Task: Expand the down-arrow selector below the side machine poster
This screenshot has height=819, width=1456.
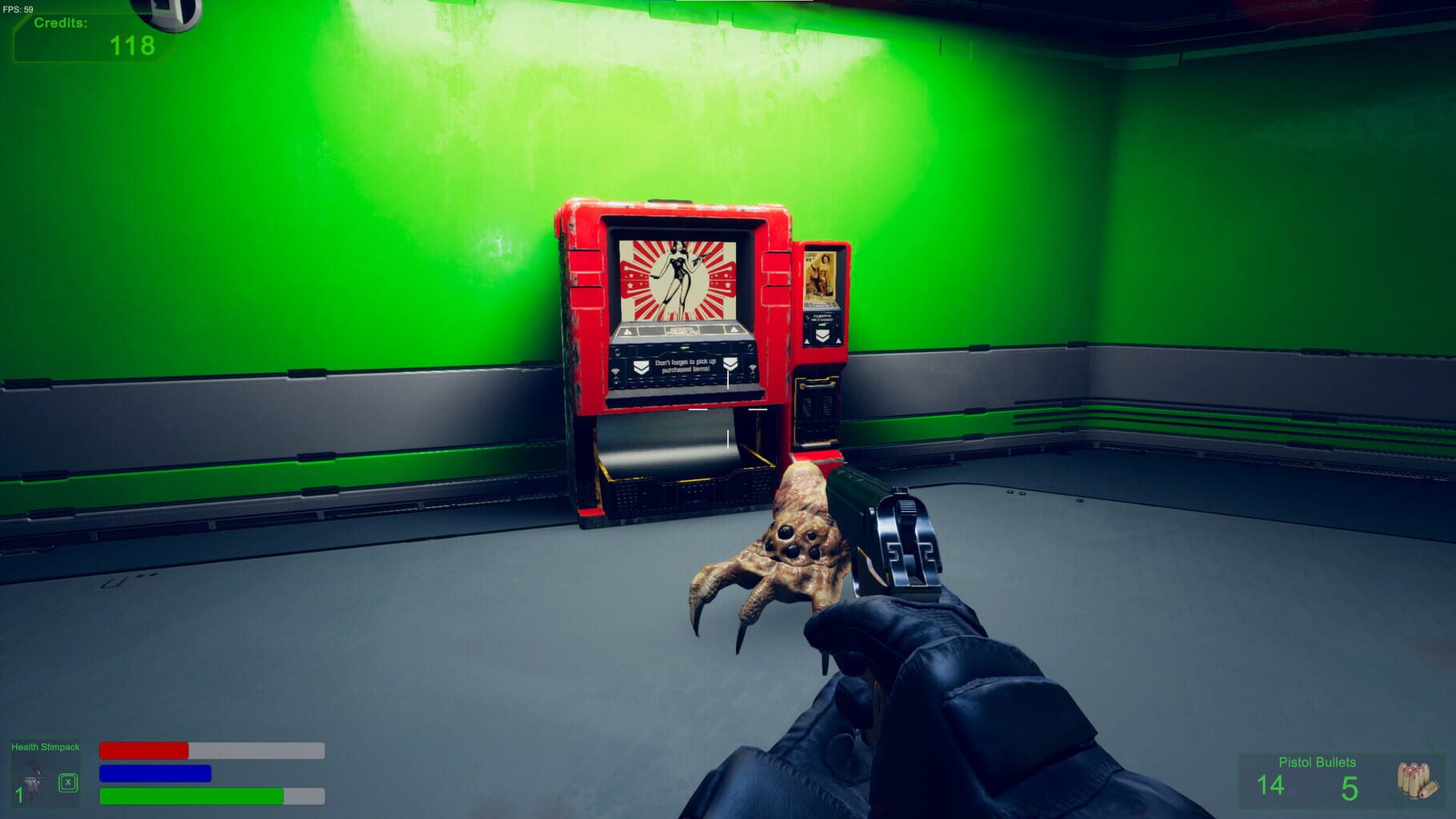Action: click(x=823, y=335)
